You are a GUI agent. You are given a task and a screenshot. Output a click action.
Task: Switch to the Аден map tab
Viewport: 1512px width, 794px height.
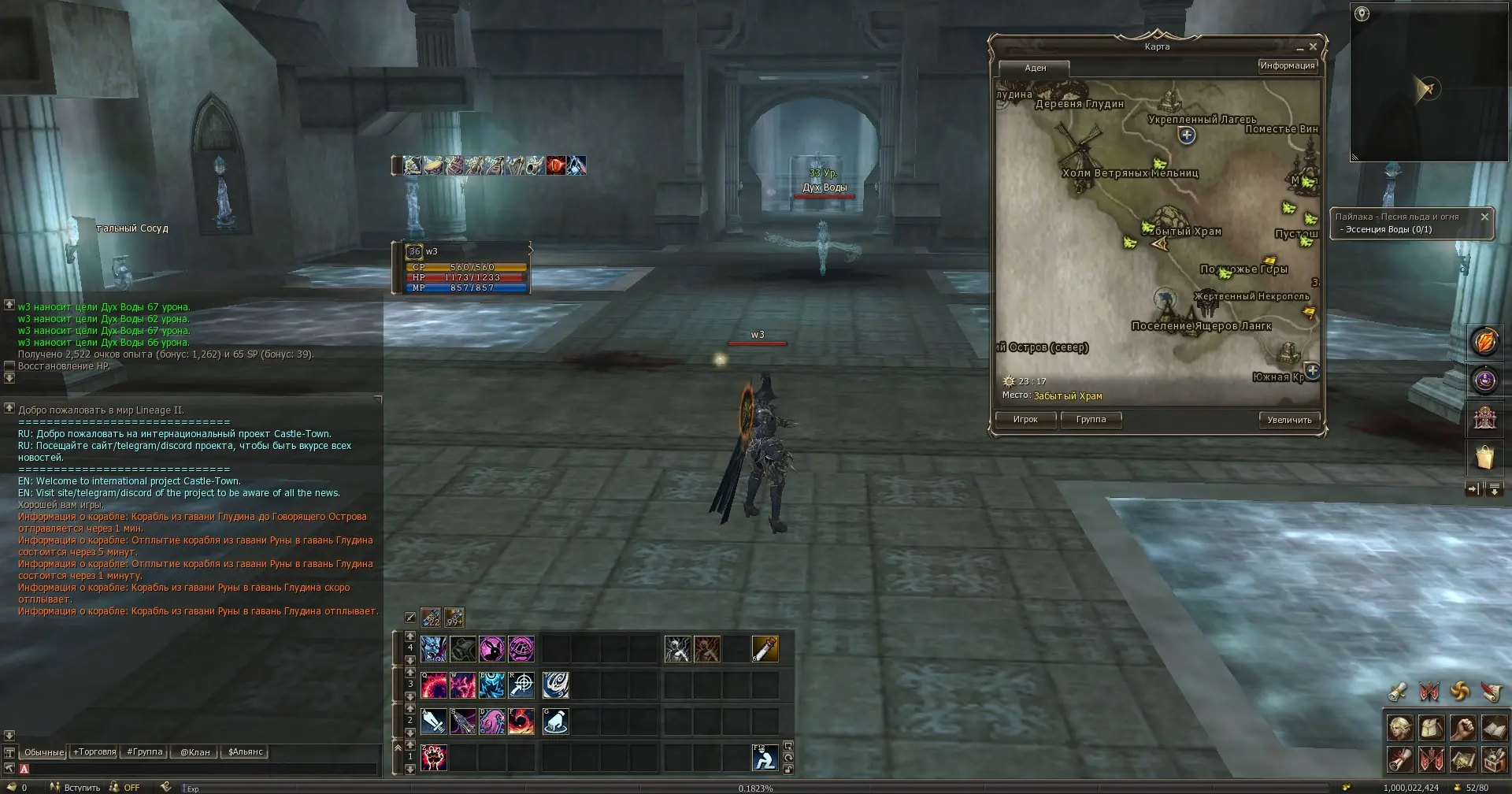pyautogui.click(x=1035, y=69)
